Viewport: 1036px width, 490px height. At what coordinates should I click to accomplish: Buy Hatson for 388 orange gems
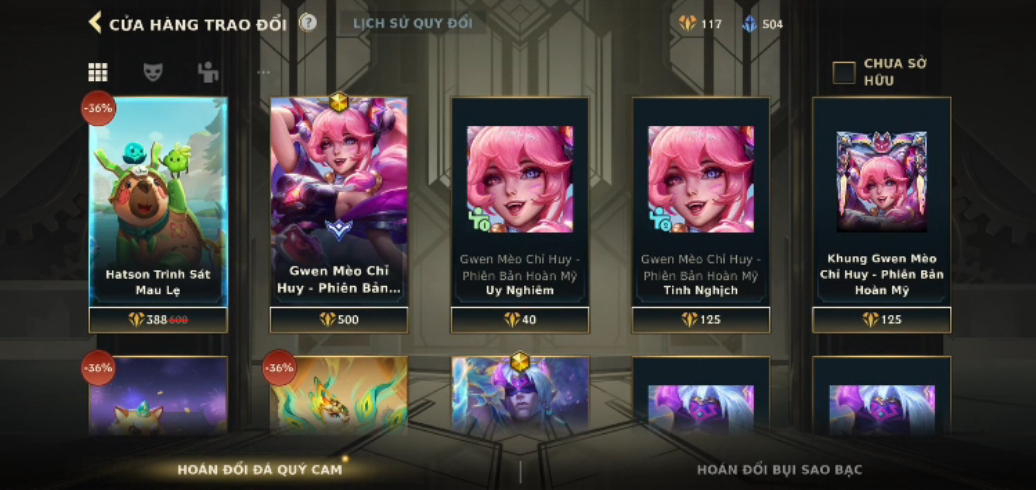pyautogui.click(x=158, y=320)
